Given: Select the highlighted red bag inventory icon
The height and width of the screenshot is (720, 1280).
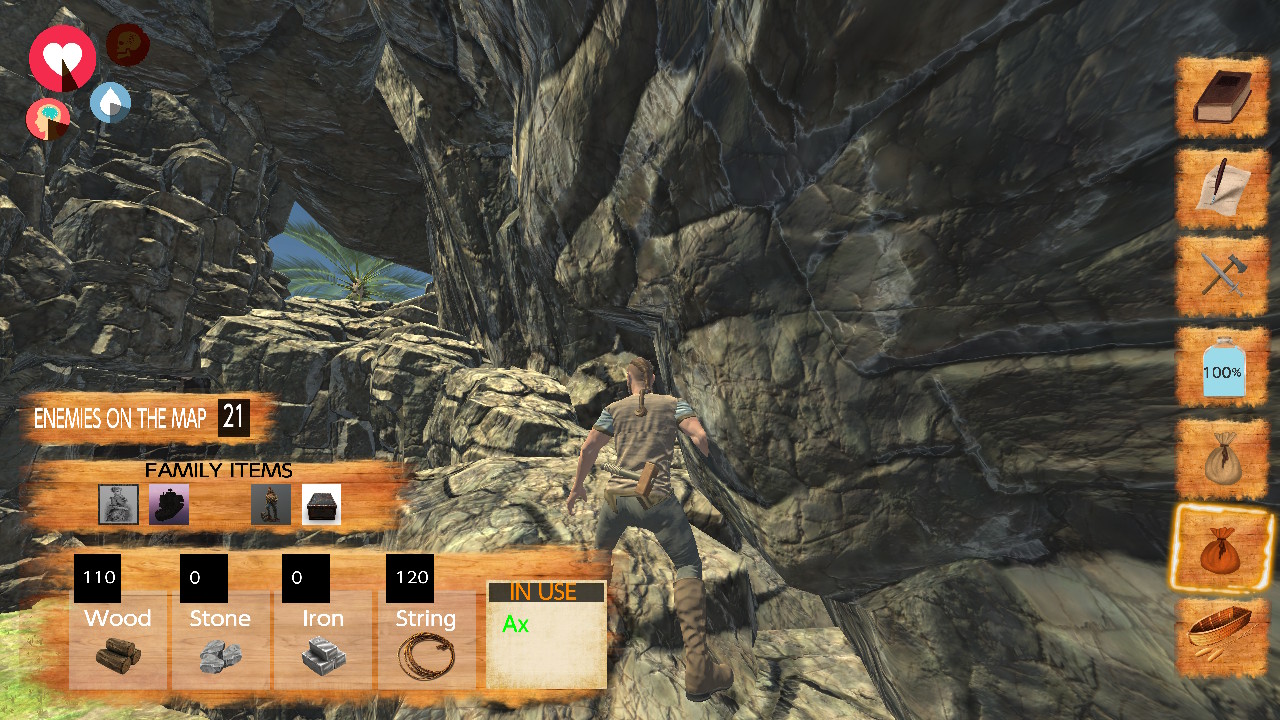Looking at the screenshot, I should tap(1221, 550).
